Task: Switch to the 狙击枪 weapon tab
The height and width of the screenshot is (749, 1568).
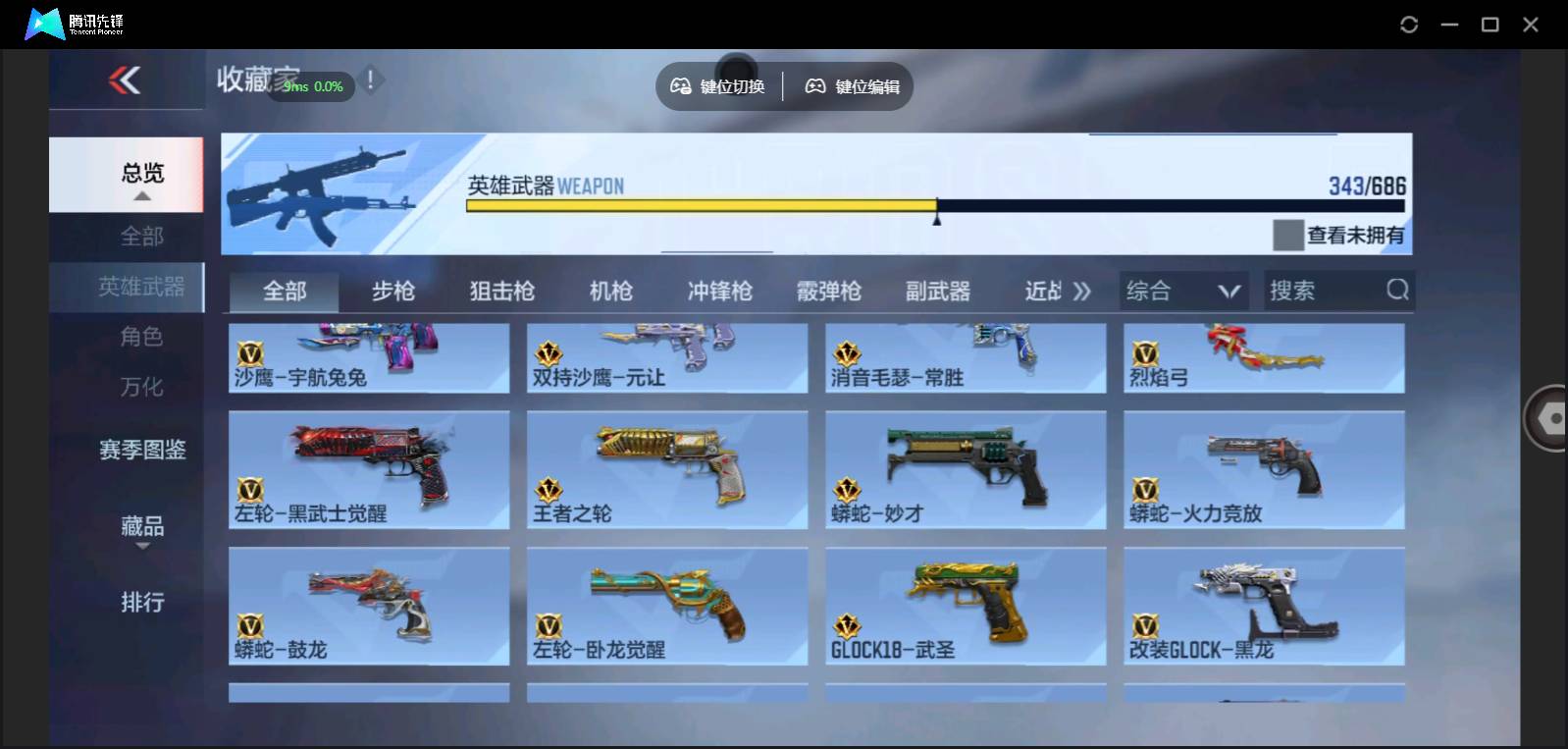Action: [x=501, y=290]
